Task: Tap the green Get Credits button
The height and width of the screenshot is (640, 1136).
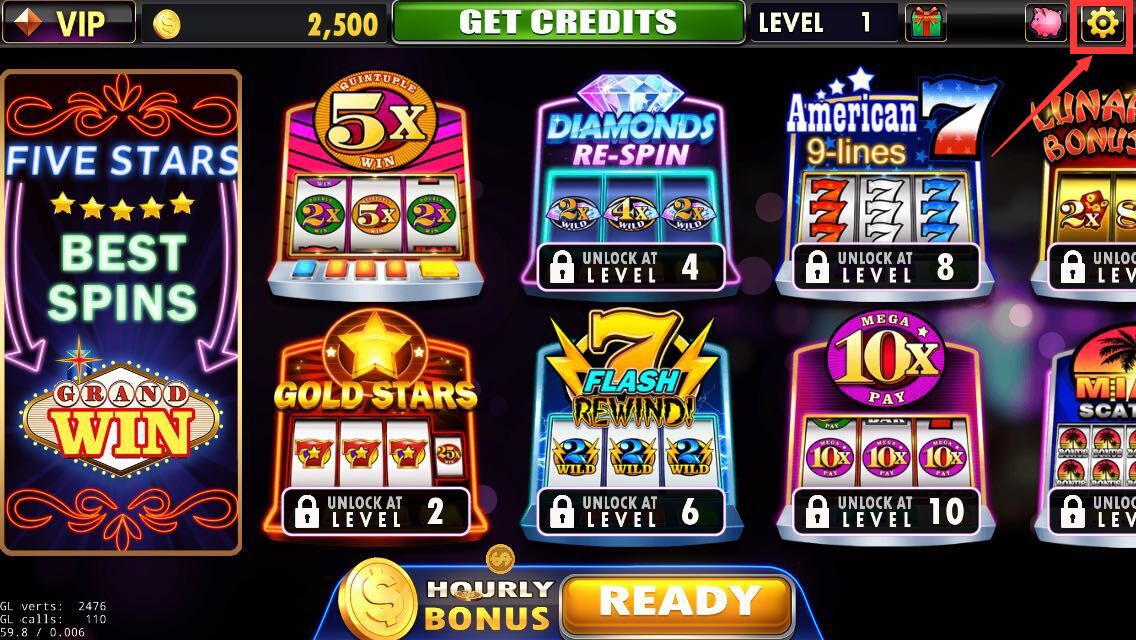Action: 568,22
